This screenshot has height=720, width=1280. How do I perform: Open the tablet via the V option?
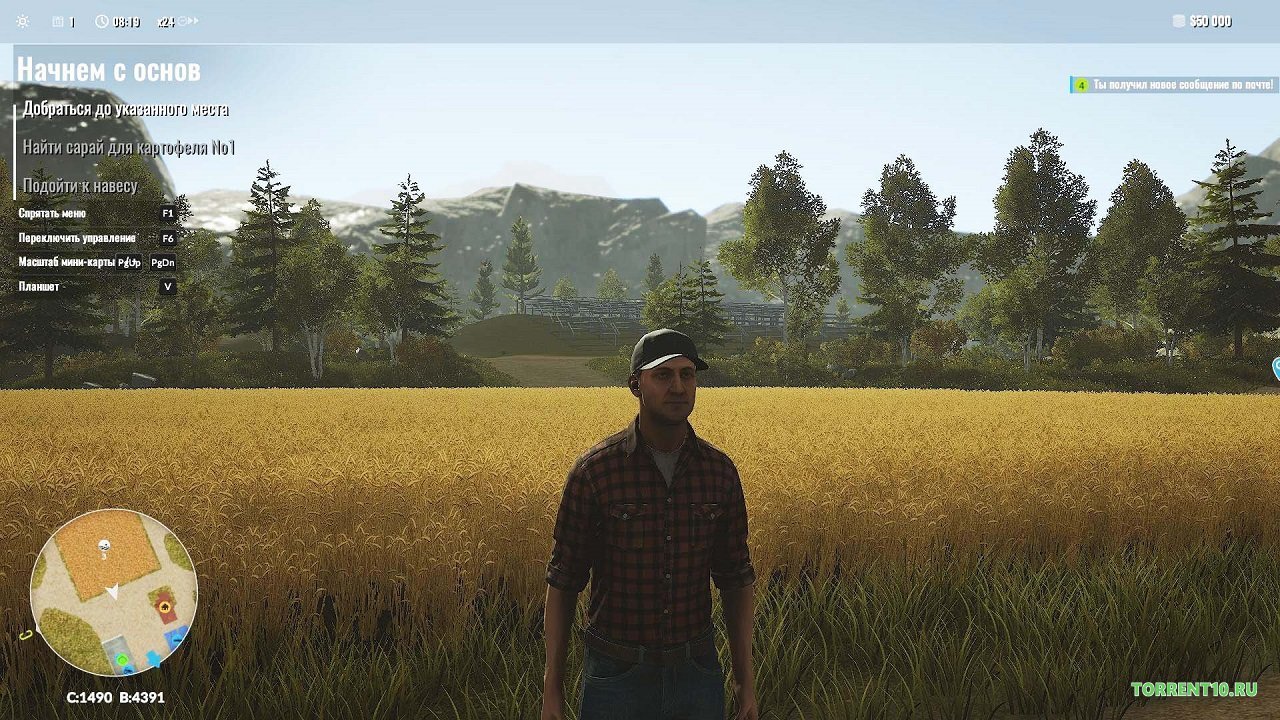[x=167, y=287]
